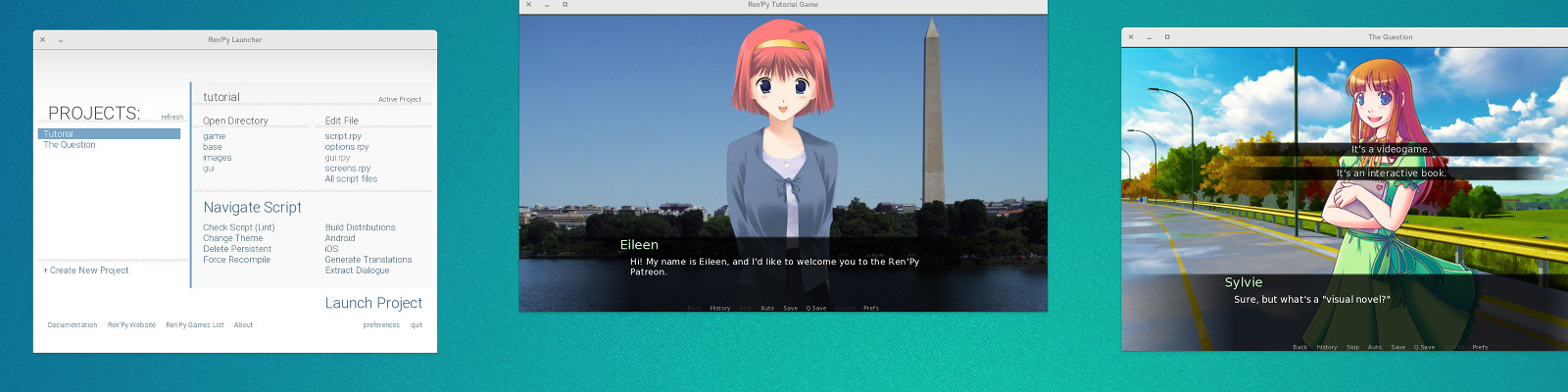This screenshot has height=392, width=1568.
Task: Choose Generate Translations
Action: pos(368,260)
